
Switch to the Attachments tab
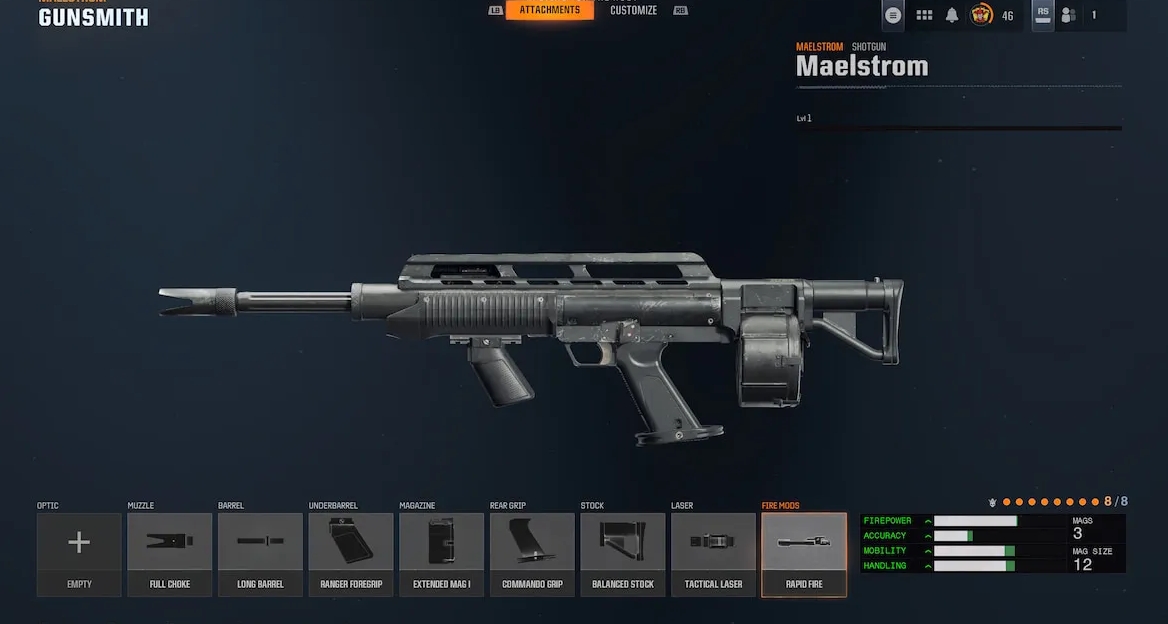(x=549, y=10)
